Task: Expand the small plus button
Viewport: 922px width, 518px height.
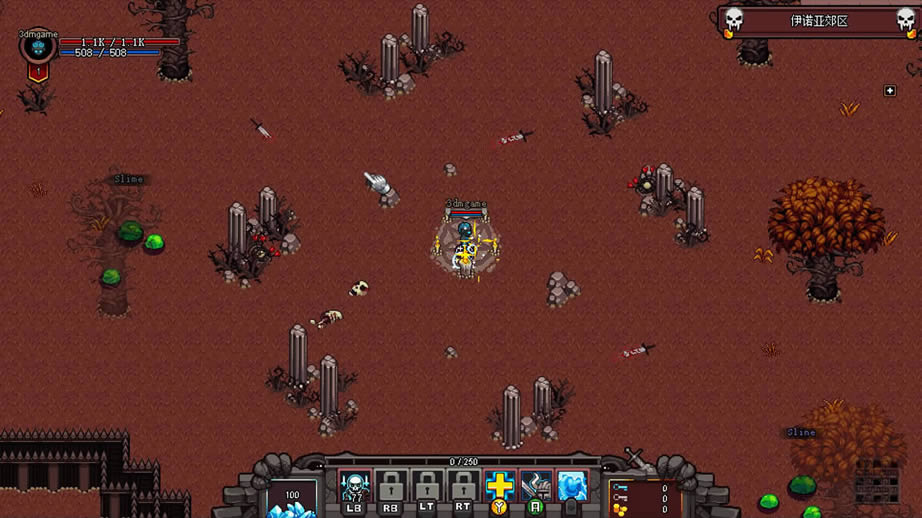Action: coord(890,91)
